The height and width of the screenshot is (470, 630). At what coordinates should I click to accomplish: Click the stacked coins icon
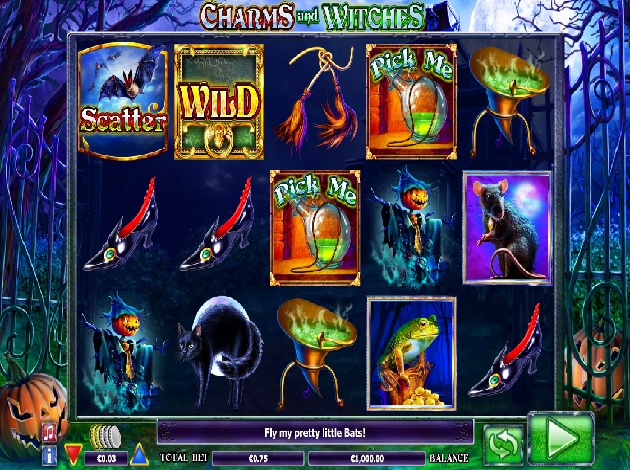point(103,437)
